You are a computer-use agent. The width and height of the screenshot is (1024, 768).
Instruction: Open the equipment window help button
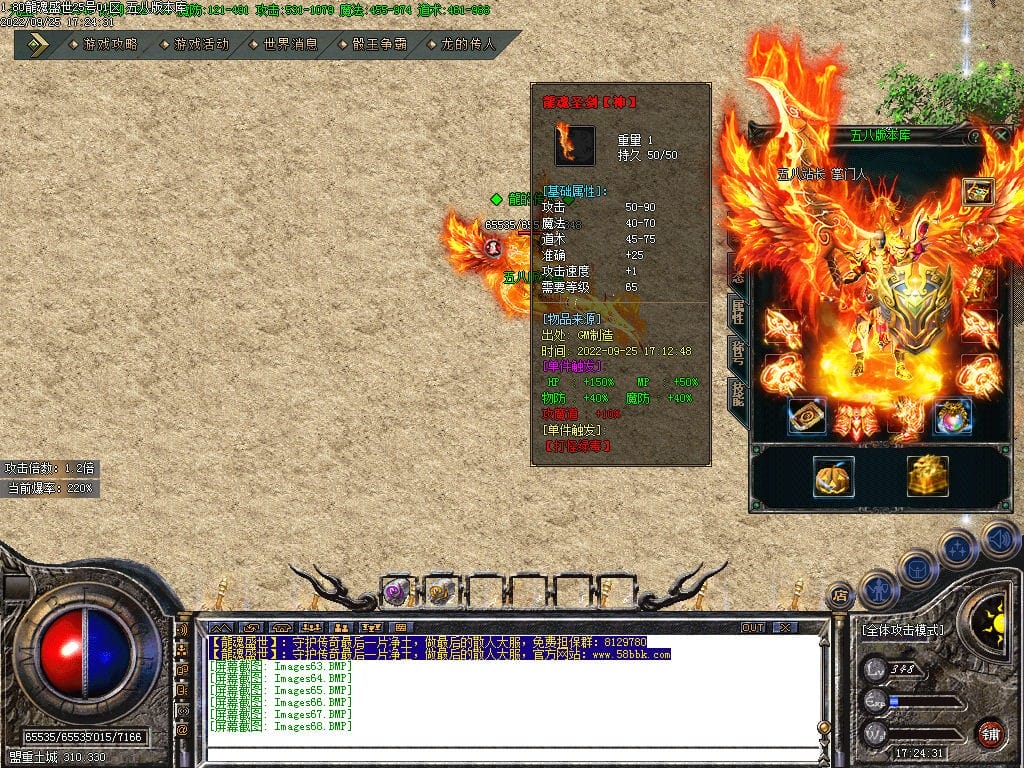pos(974,136)
